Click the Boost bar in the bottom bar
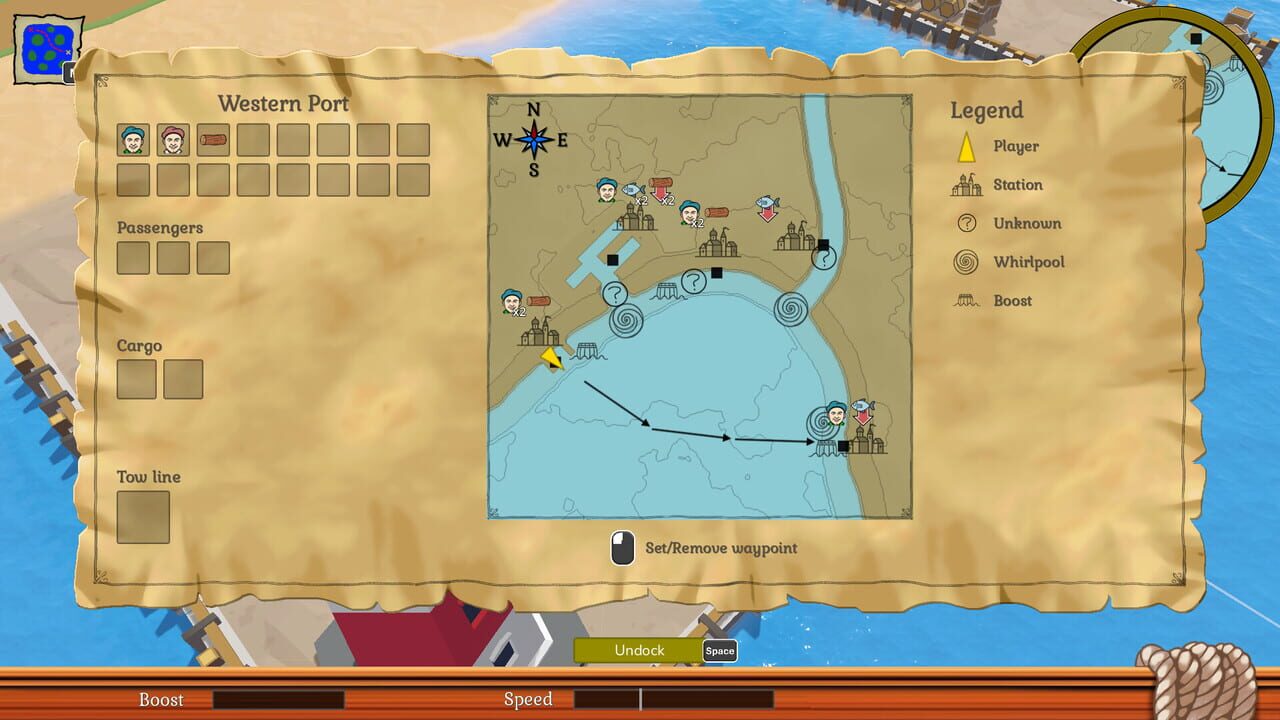The height and width of the screenshot is (720, 1280). [x=280, y=700]
